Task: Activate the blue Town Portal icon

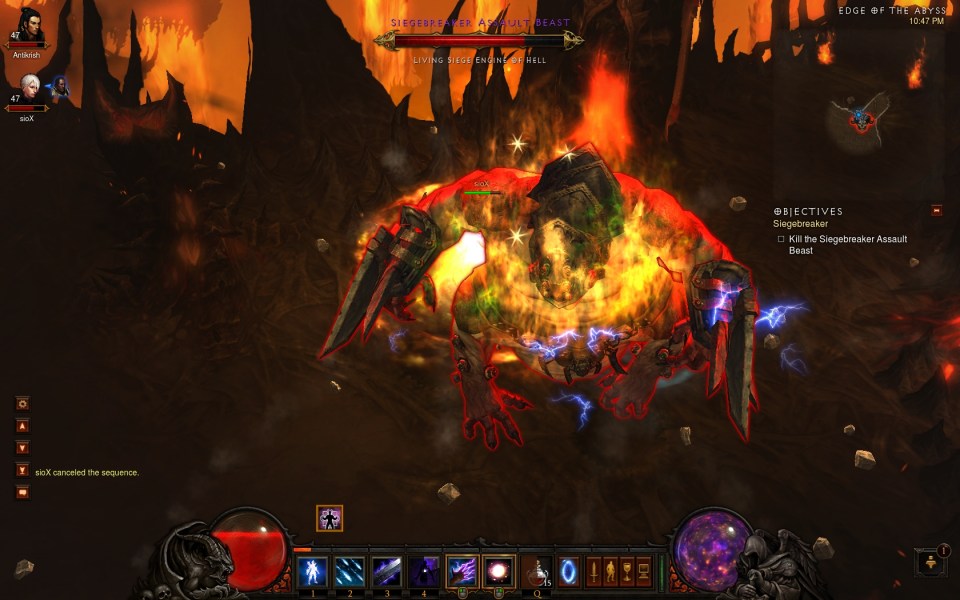Action: (x=569, y=571)
